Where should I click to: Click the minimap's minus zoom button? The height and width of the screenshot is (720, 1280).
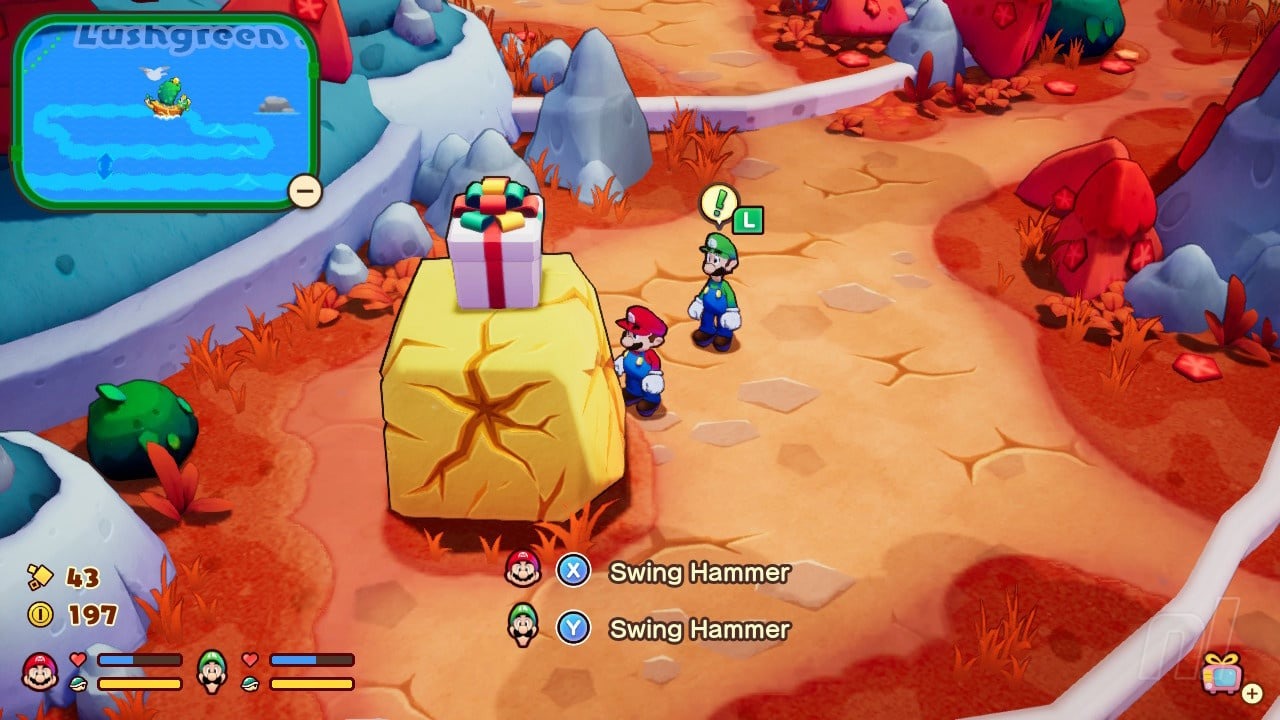click(x=304, y=190)
